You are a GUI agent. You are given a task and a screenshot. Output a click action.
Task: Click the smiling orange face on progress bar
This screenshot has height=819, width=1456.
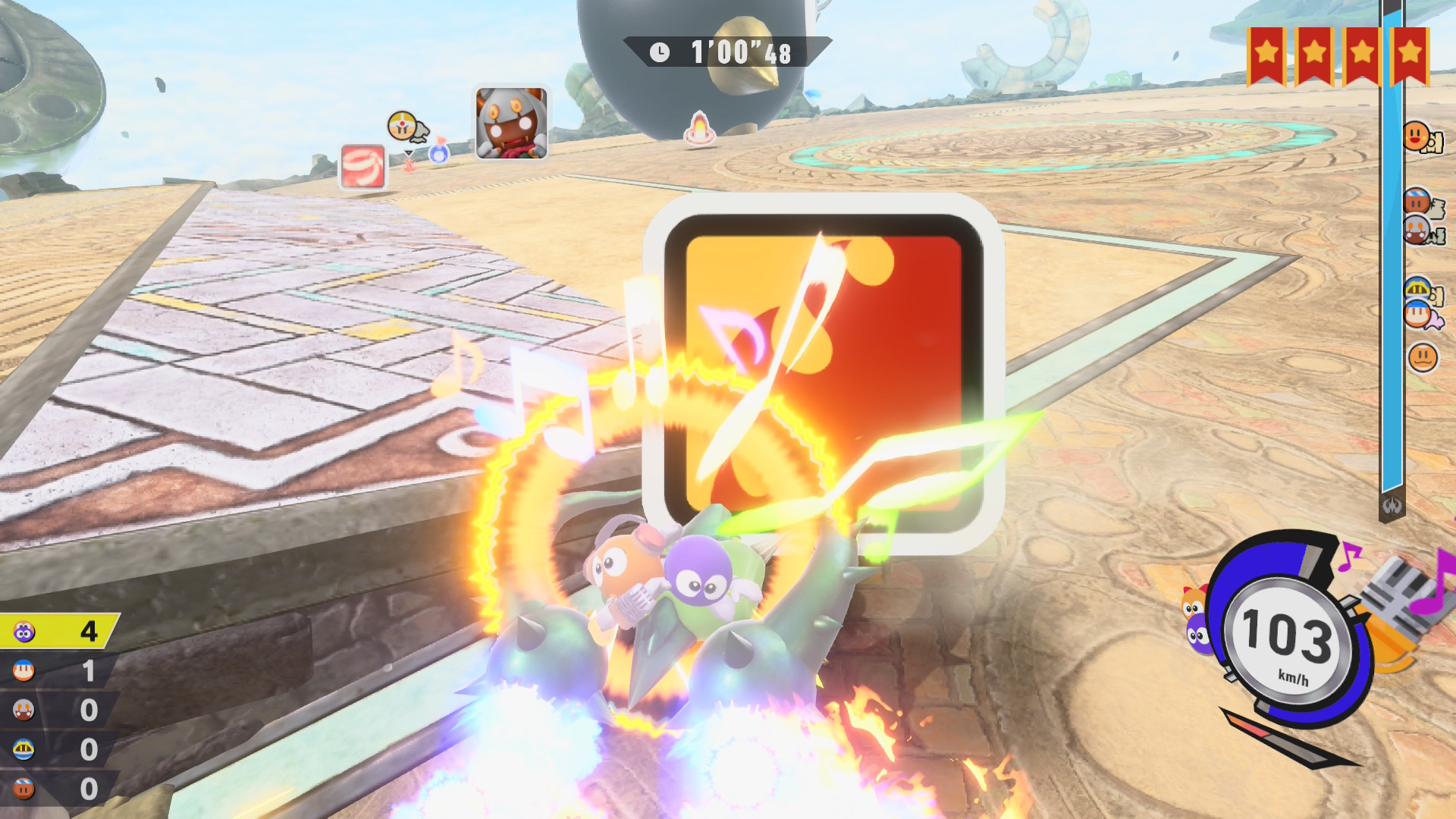click(x=1416, y=136)
